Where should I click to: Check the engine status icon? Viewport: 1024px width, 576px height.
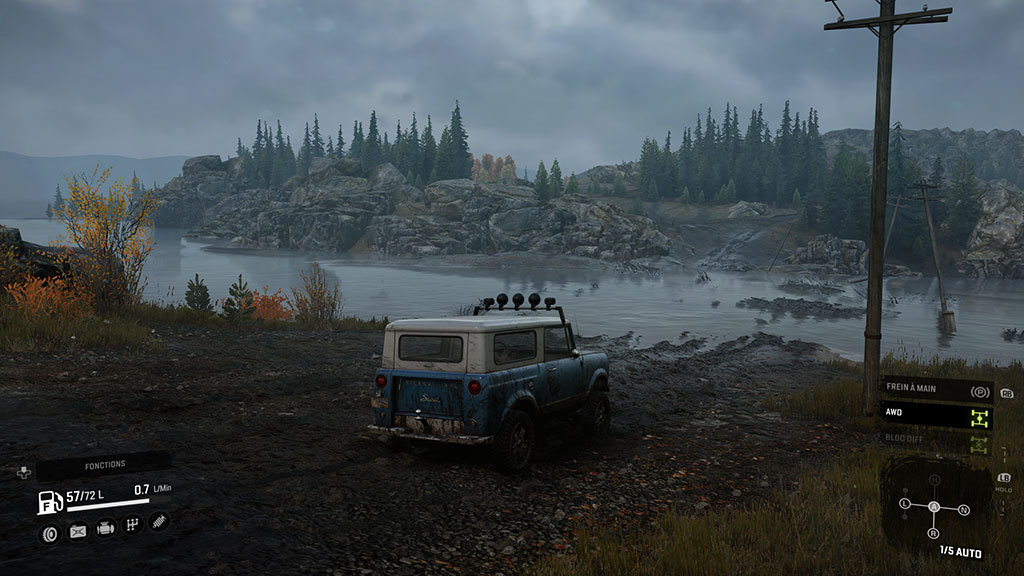point(105,529)
